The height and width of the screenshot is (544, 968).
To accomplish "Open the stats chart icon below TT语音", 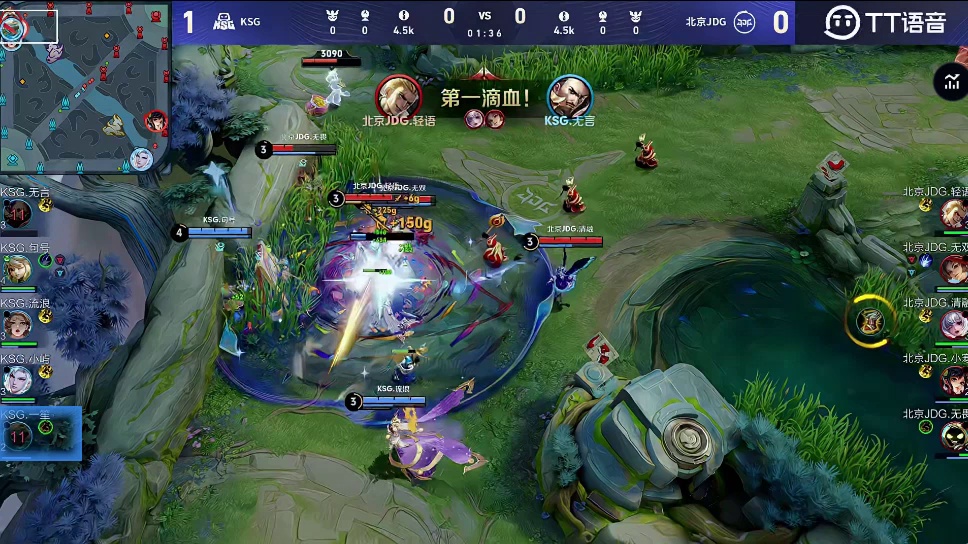I will pyautogui.click(x=947, y=83).
